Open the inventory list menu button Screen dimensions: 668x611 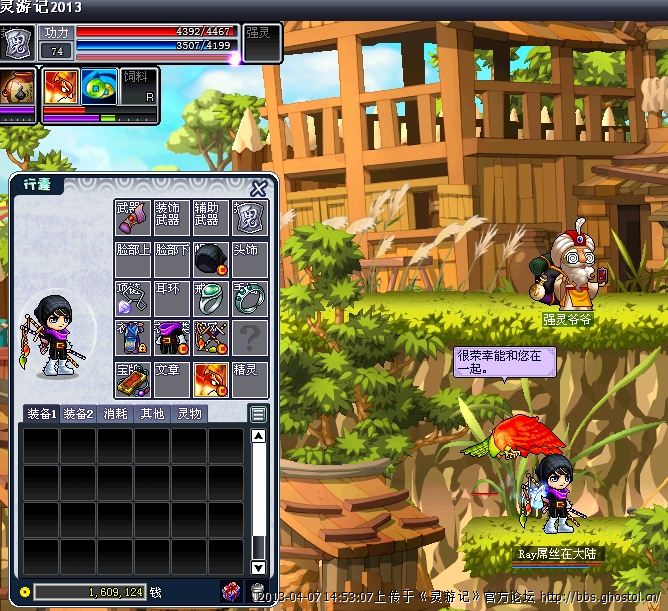coord(258,413)
